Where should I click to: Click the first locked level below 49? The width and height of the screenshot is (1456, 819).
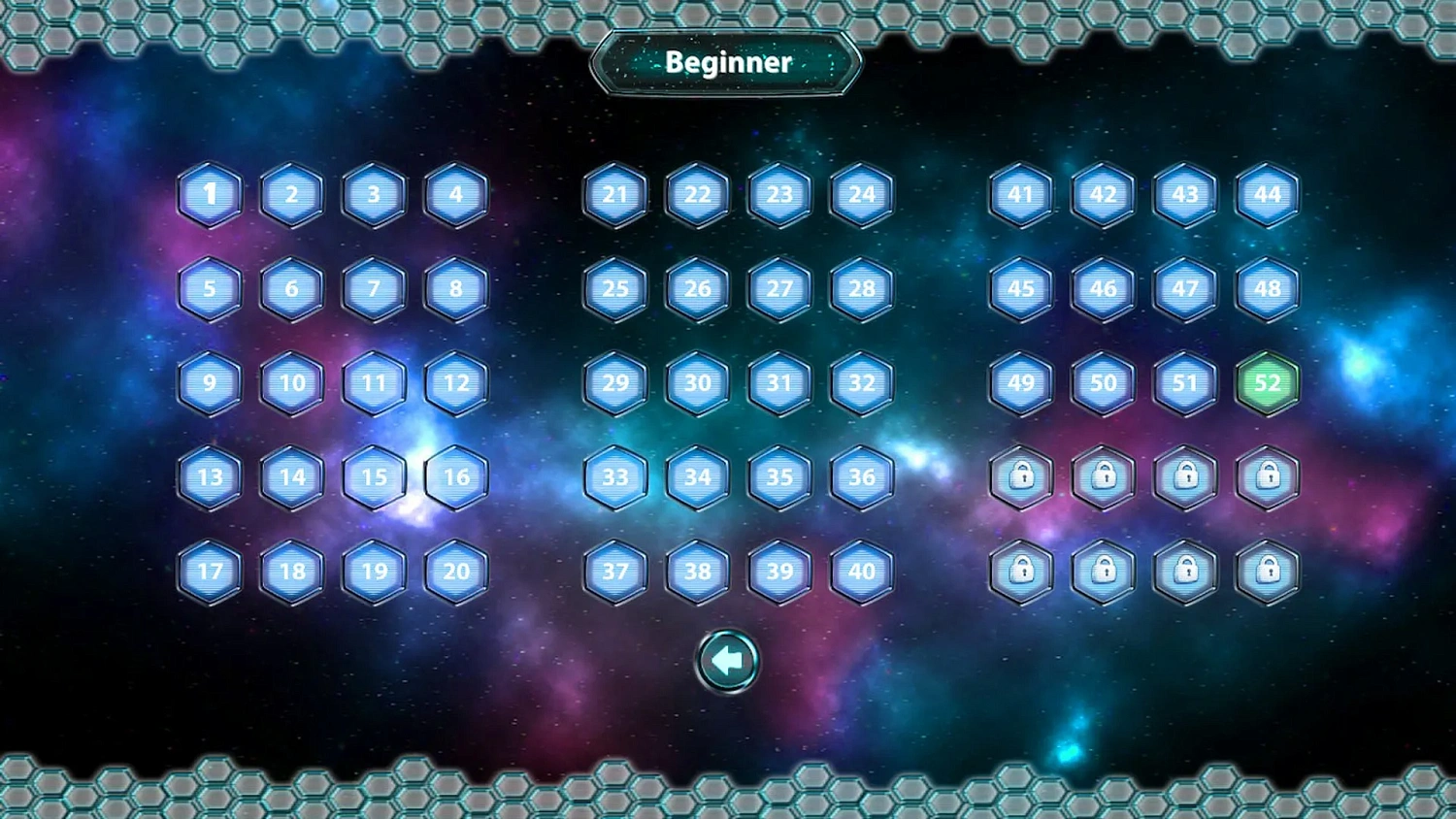tap(1021, 476)
